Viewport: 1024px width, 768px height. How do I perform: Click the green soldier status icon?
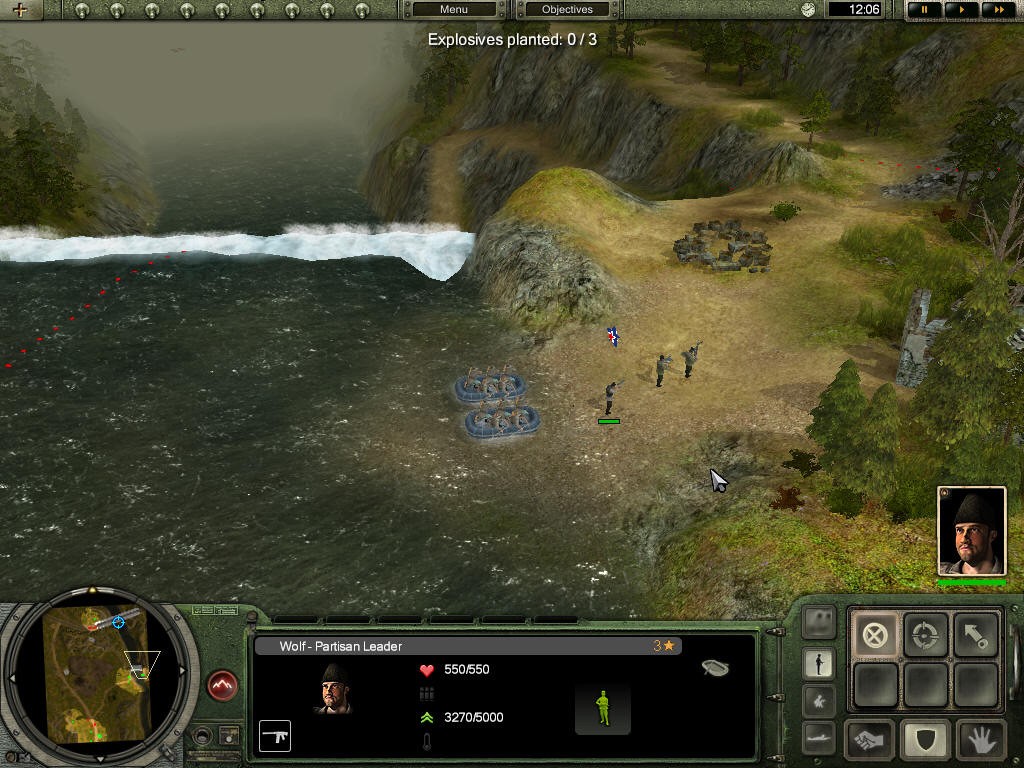point(602,708)
